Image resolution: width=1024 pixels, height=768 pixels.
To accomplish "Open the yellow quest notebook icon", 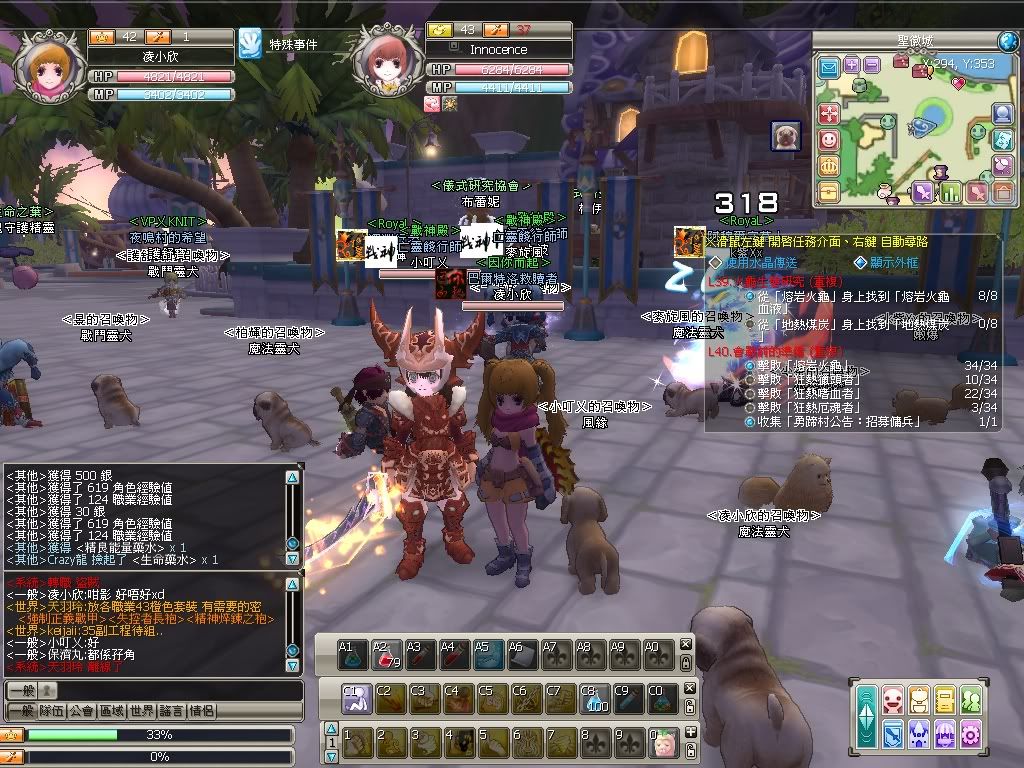I will [x=945, y=699].
